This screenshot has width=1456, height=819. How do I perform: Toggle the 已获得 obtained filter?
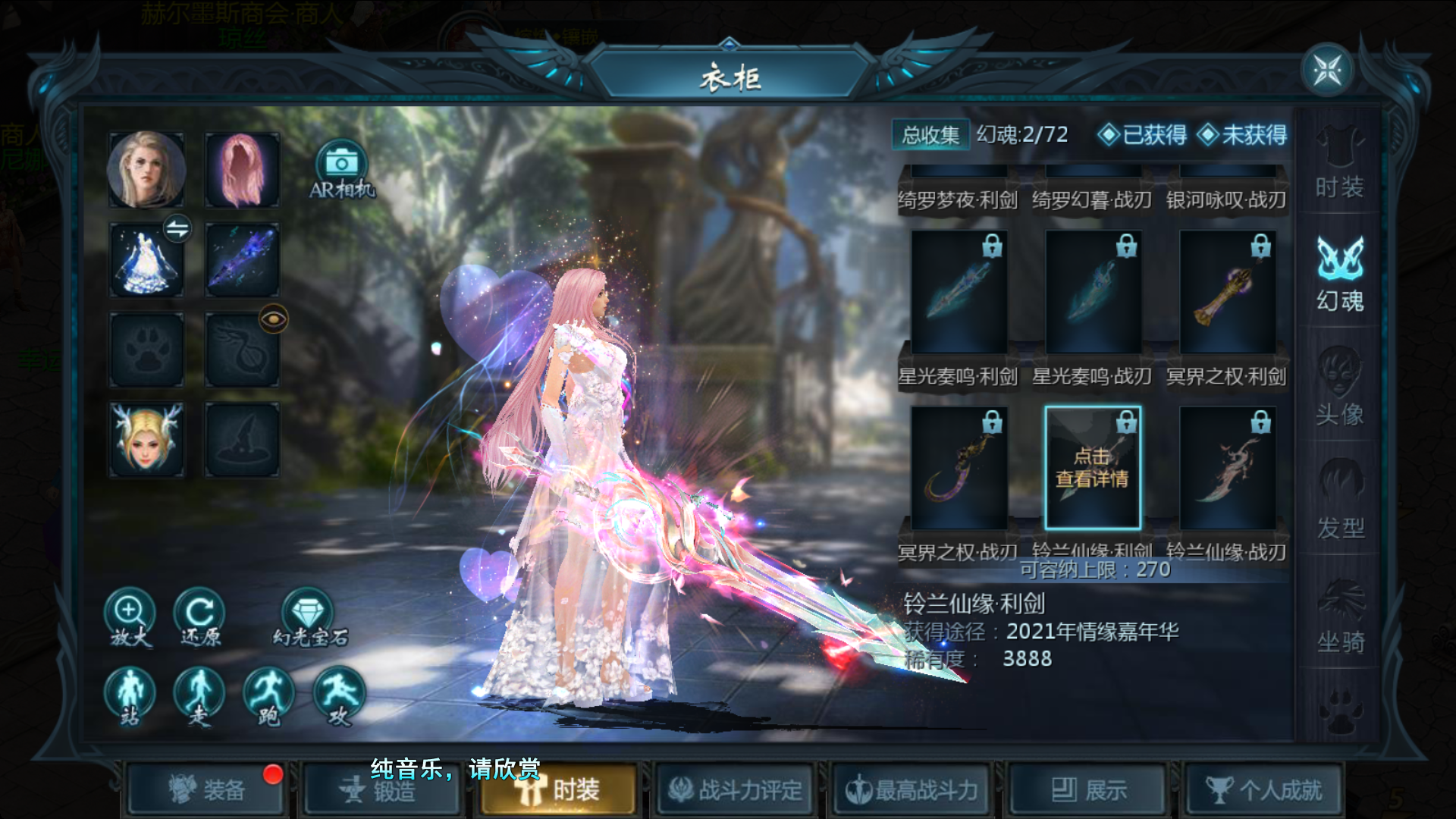(x=1143, y=135)
